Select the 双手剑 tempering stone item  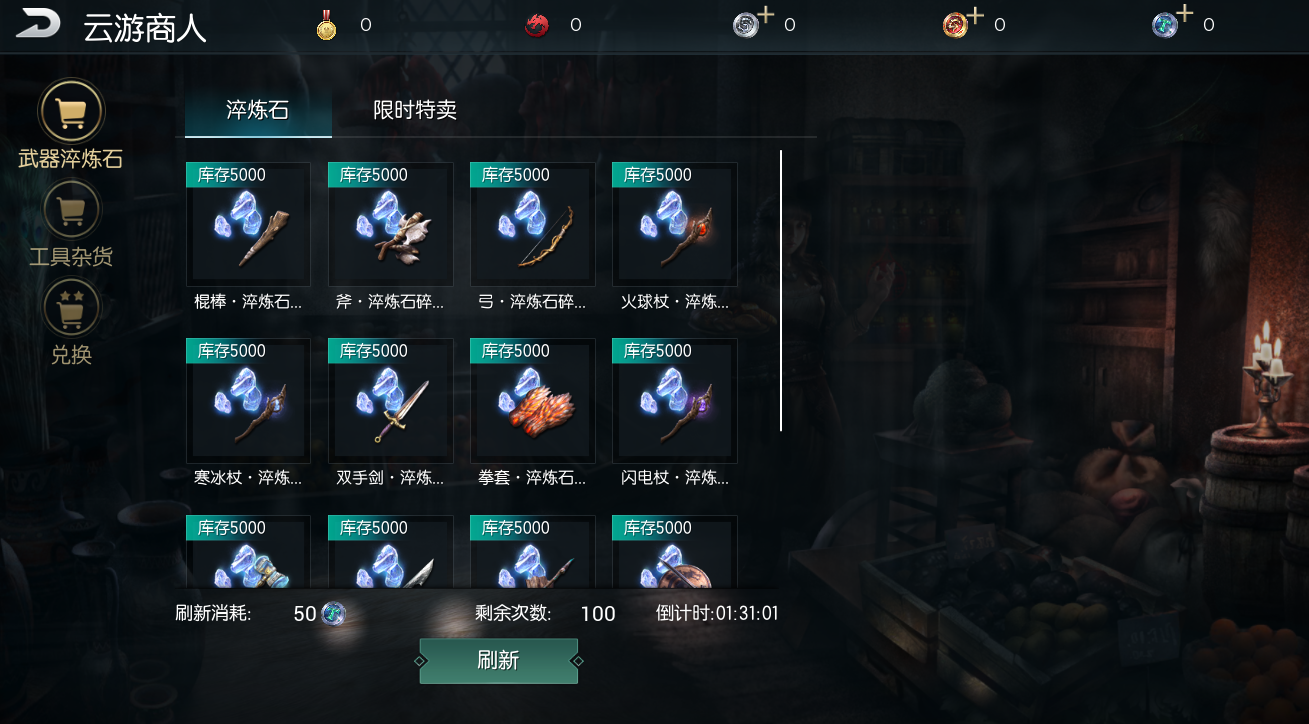(390, 401)
